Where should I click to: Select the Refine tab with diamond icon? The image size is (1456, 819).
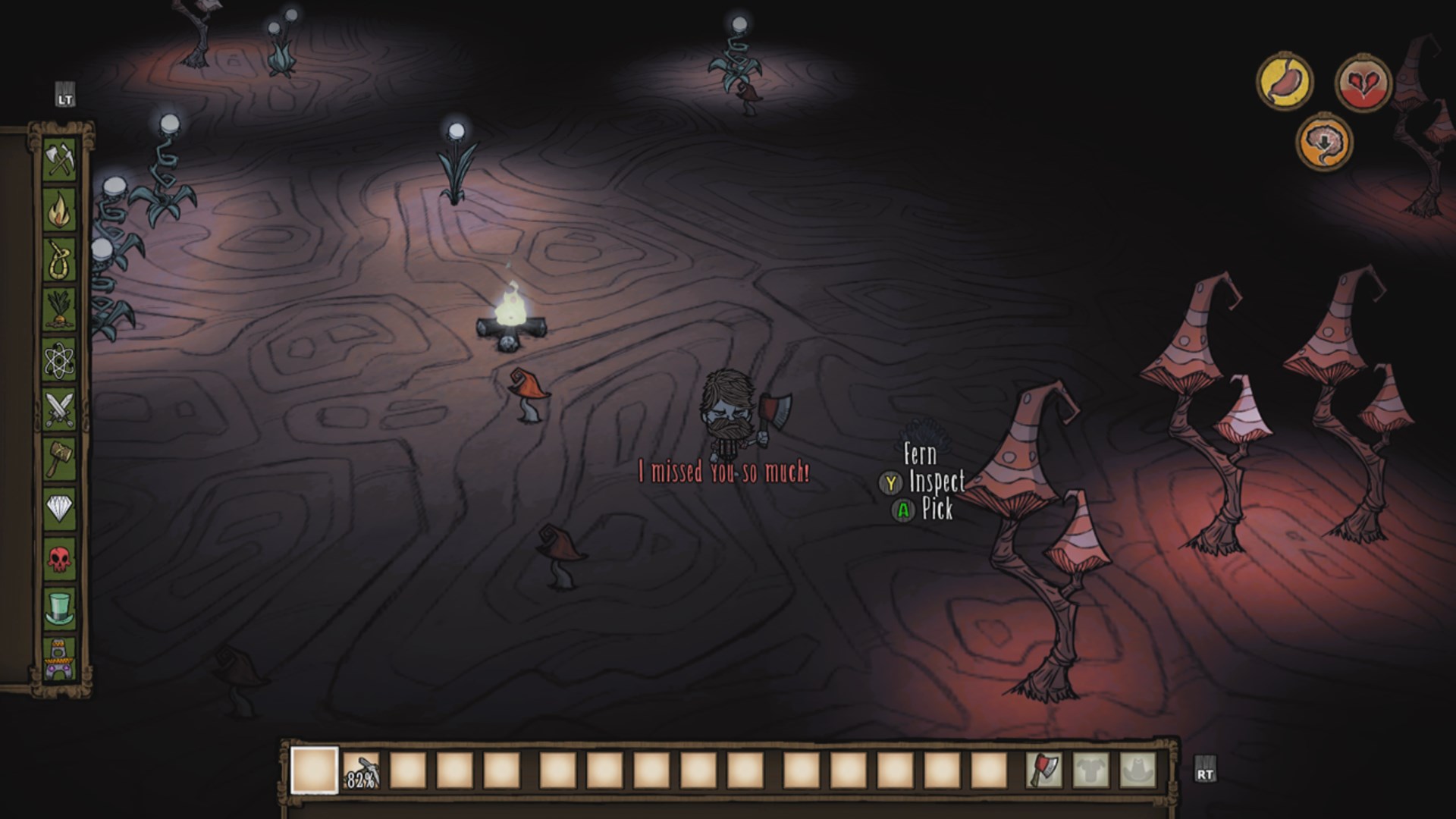tap(60, 510)
